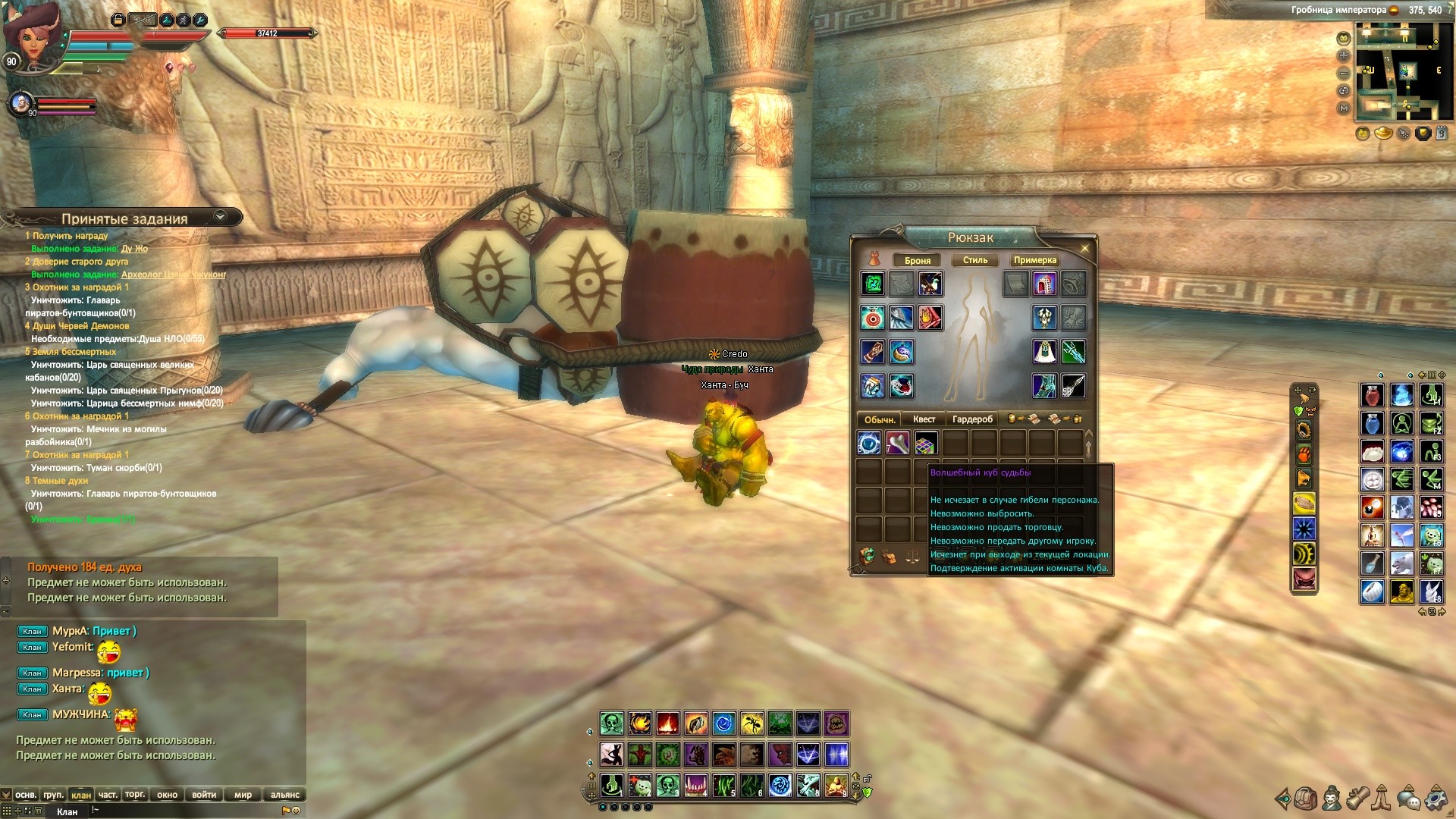Collapse the Принятые задания quest tracker
Image resolution: width=1456 pixels, height=819 pixels.
tap(220, 217)
